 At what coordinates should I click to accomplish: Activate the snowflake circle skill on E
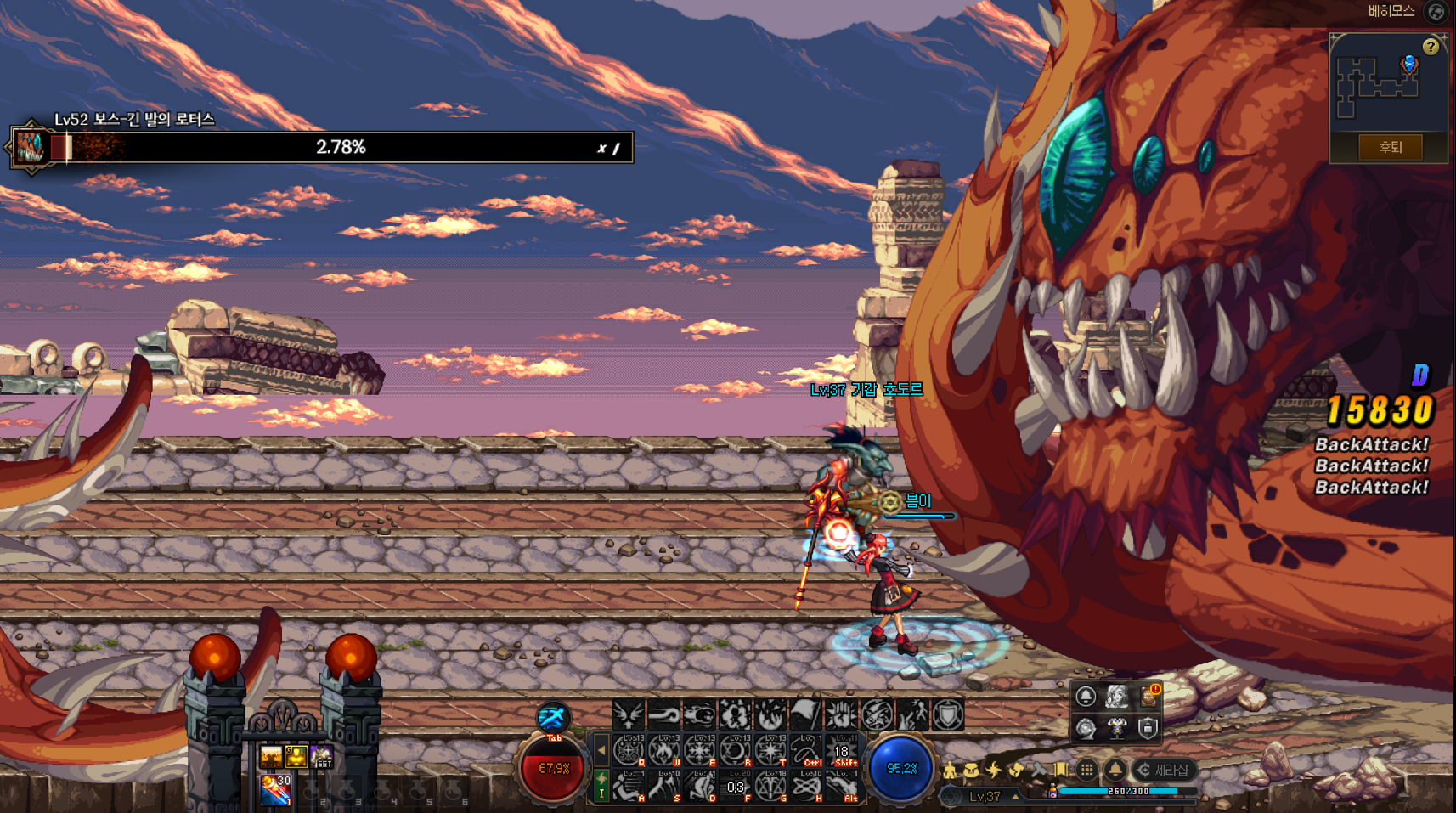point(699,751)
